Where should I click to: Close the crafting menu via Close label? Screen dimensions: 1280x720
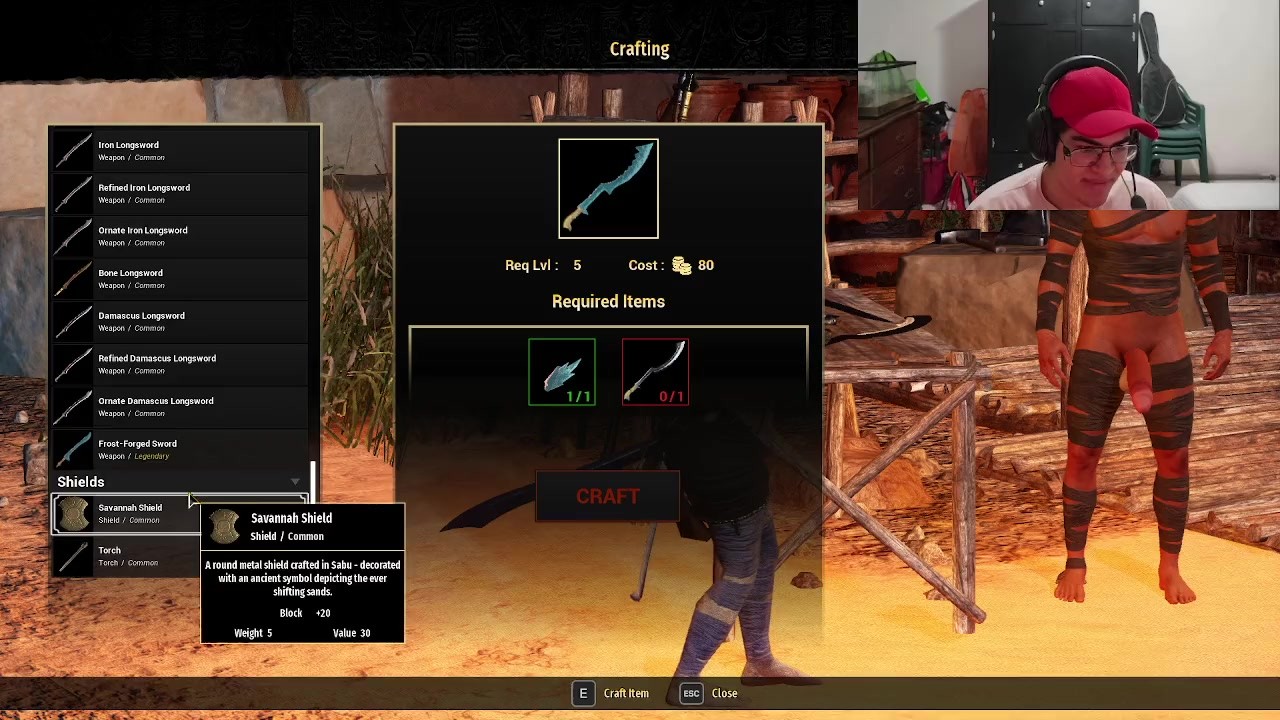(x=724, y=693)
